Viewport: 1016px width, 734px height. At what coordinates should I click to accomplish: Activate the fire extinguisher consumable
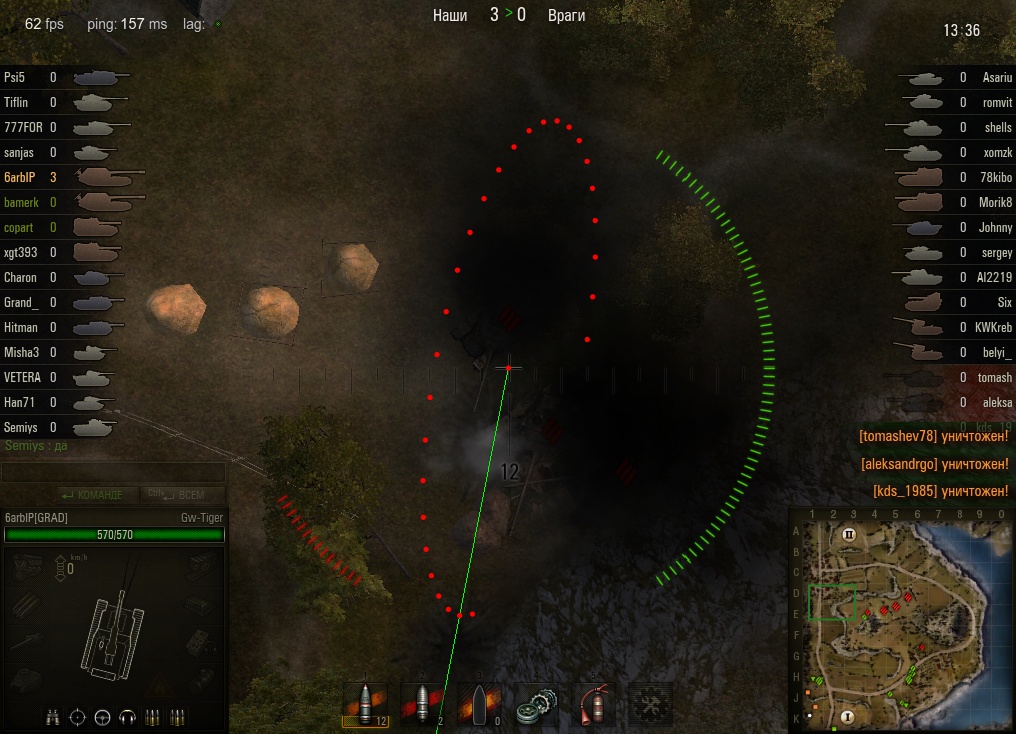(594, 705)
